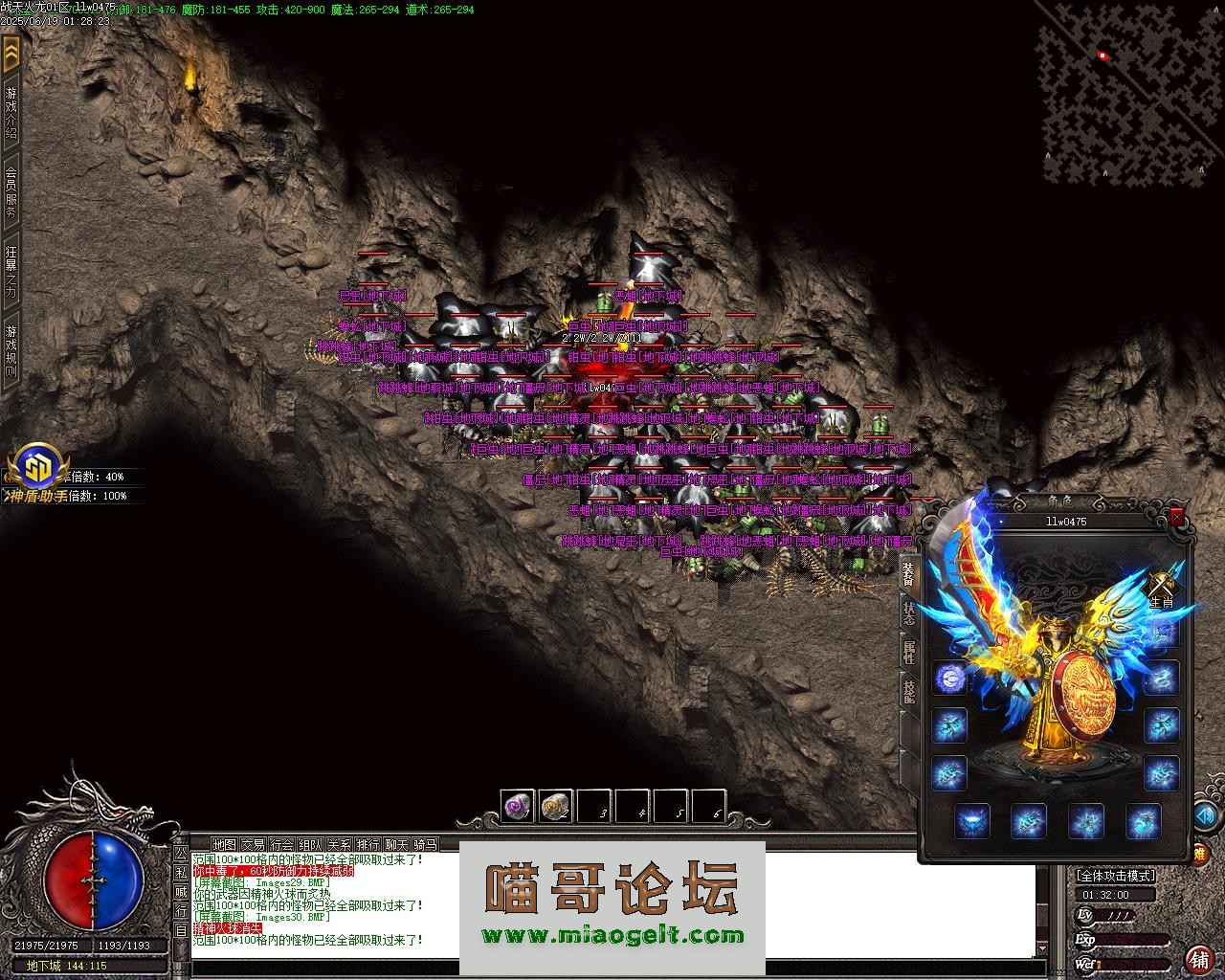Screen dimensions: 1225x980
Task: Use the gold stone in hotbar slot 2
Action: point(556,806)
